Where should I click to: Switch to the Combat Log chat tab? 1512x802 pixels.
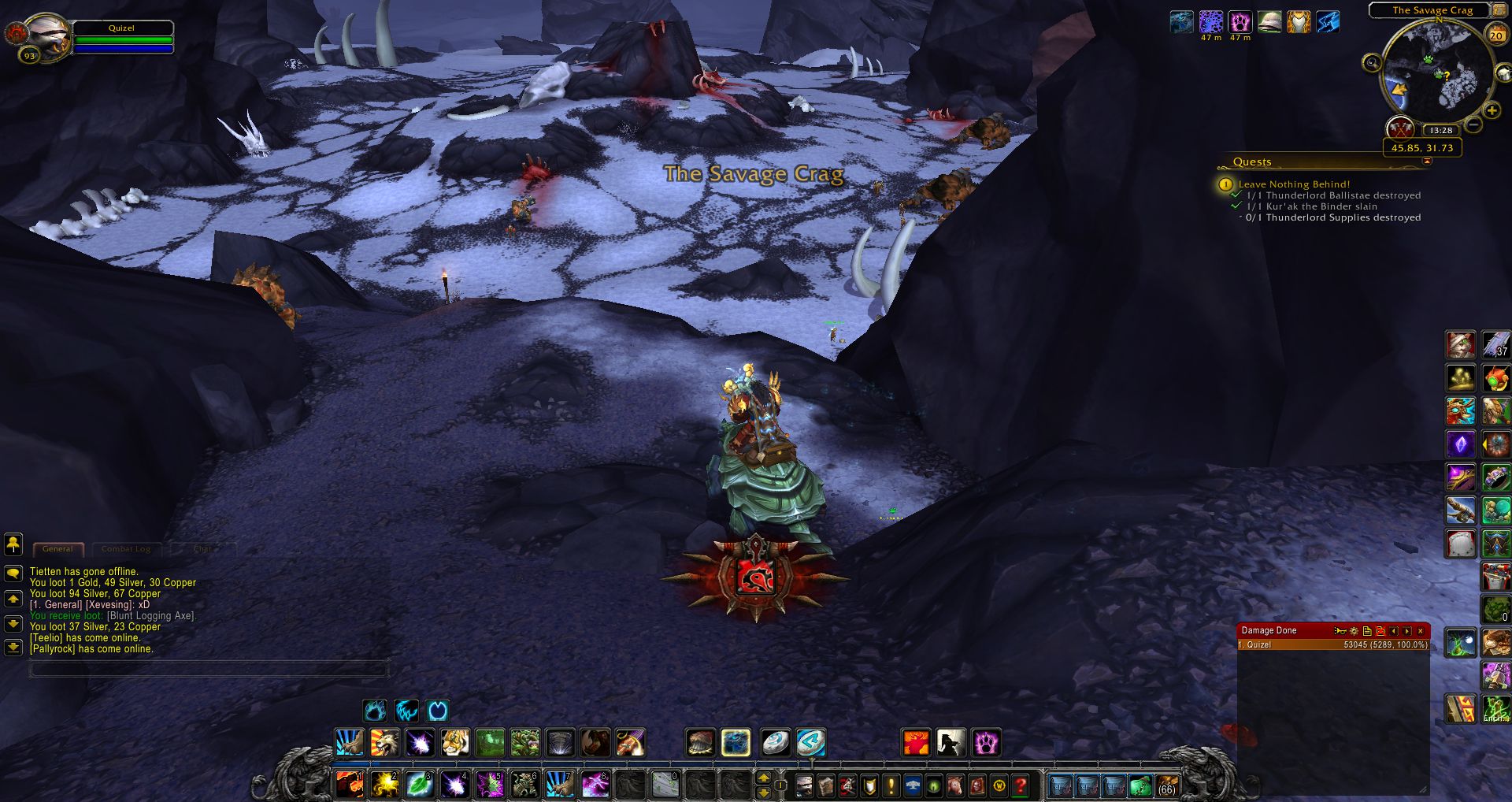click(x=126, y=549)
